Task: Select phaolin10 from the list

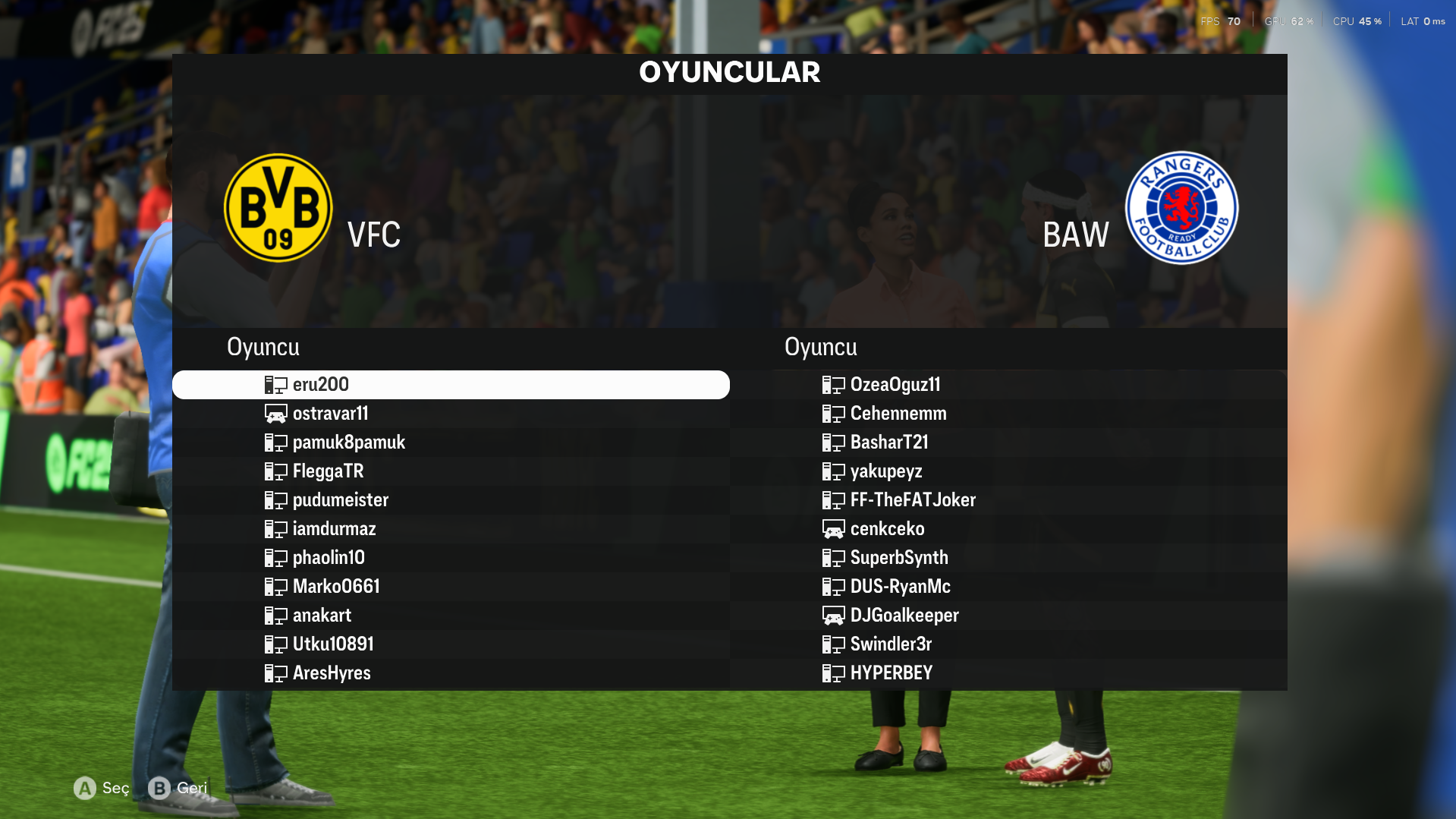Action: click(329, 558)
